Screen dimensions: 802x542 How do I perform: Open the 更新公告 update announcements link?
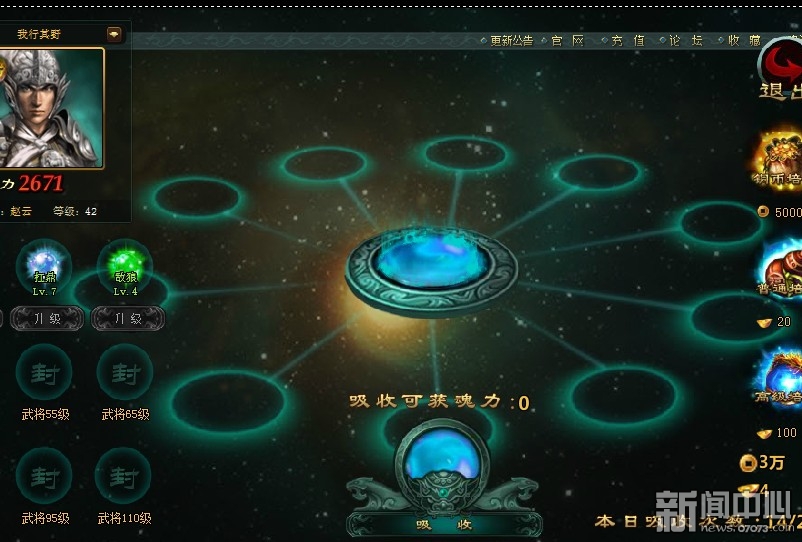[511, 41]
